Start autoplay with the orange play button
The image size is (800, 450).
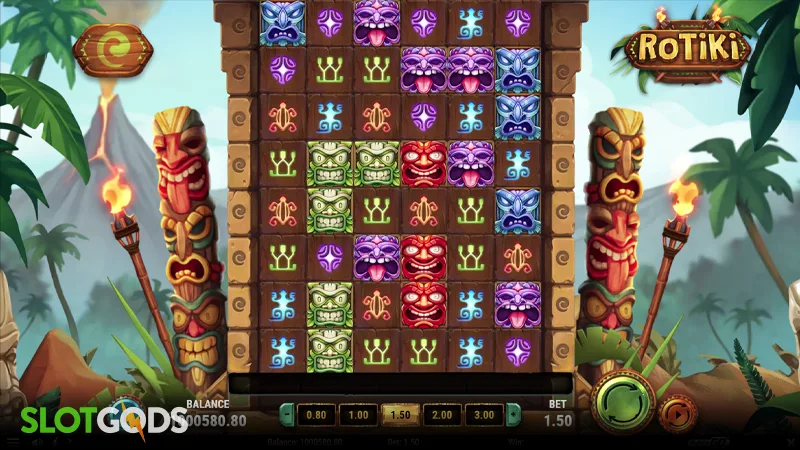coord(679,412)
